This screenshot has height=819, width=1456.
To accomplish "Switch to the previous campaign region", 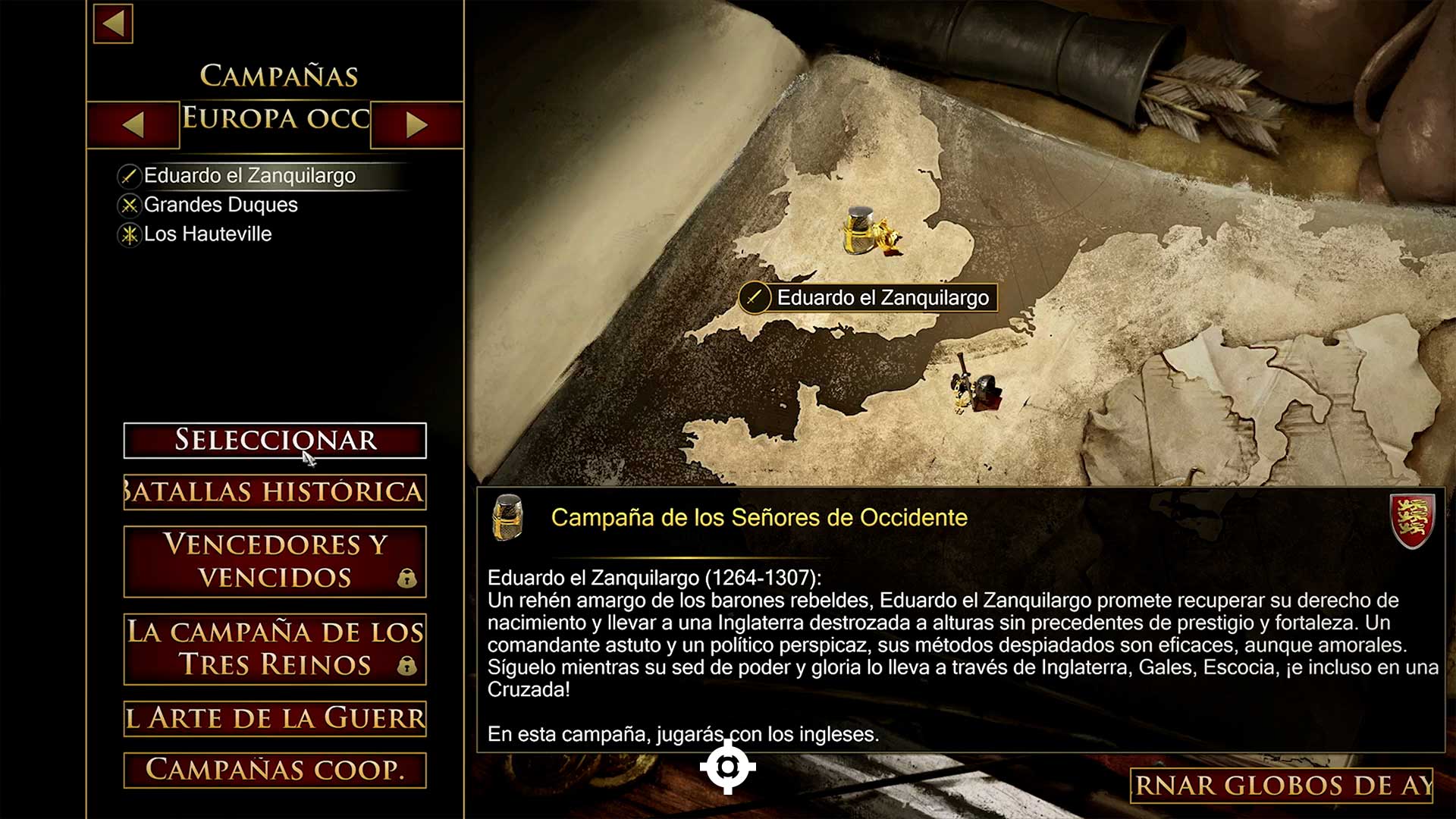I will coord(133,124).
